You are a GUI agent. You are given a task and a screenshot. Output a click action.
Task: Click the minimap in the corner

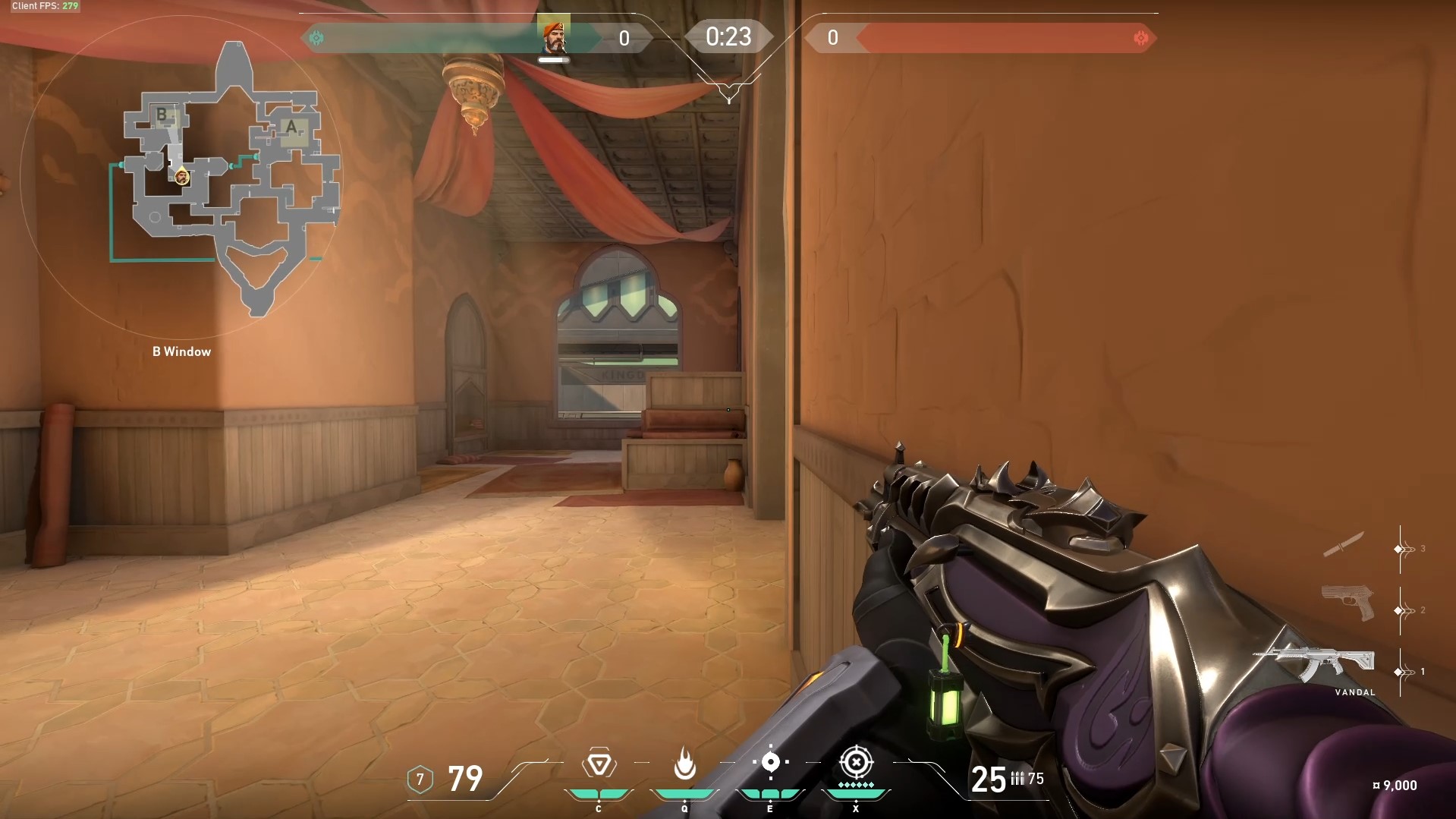[182, 176]
